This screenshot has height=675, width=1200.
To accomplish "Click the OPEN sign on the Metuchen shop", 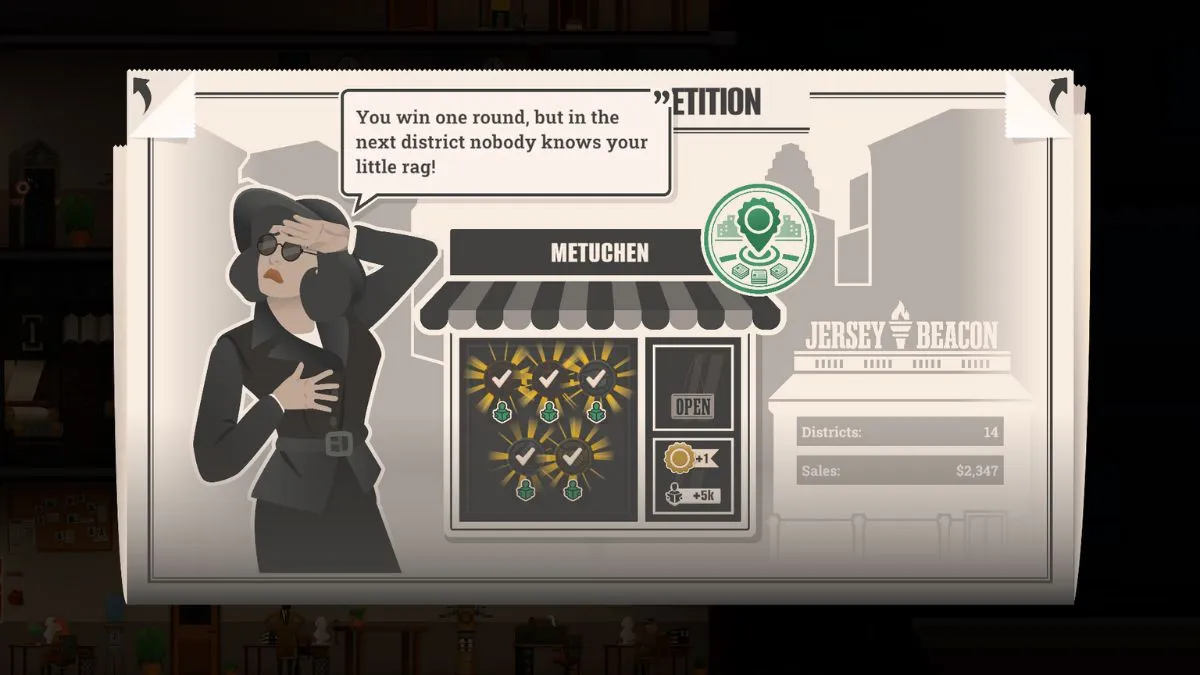I will 693,407.
